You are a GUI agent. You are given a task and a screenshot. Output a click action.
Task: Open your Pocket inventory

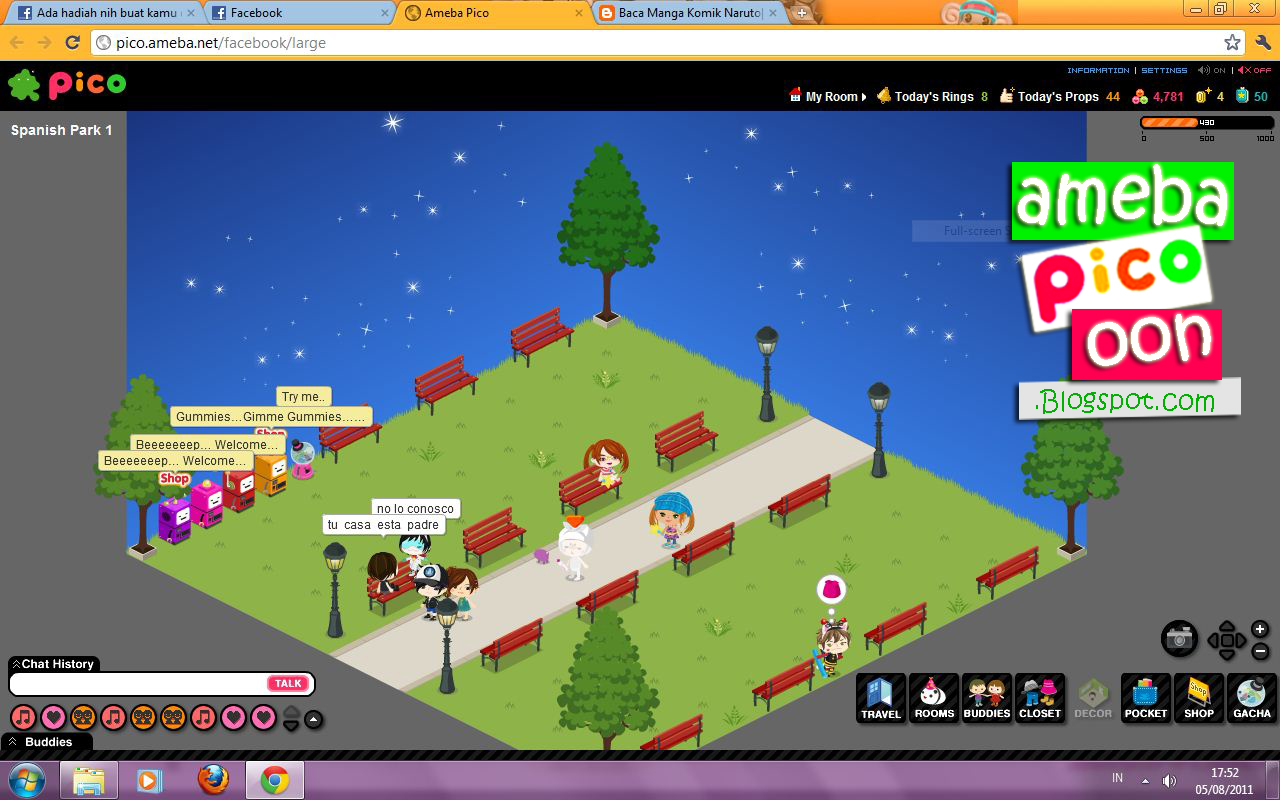(x=1145, y=698)
